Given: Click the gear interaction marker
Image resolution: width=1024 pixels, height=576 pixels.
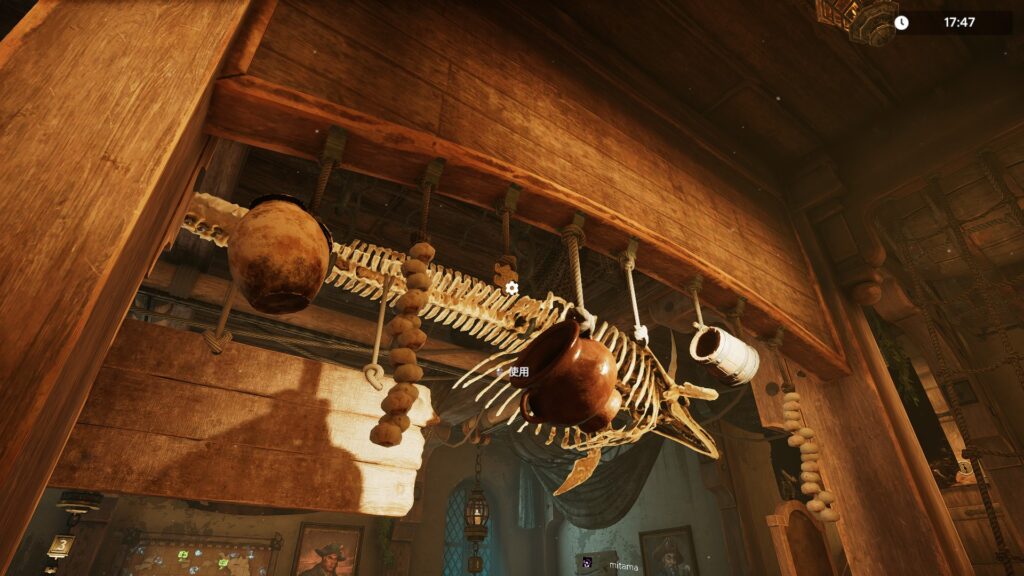Looking at the screenshot, I should (512, 288).
